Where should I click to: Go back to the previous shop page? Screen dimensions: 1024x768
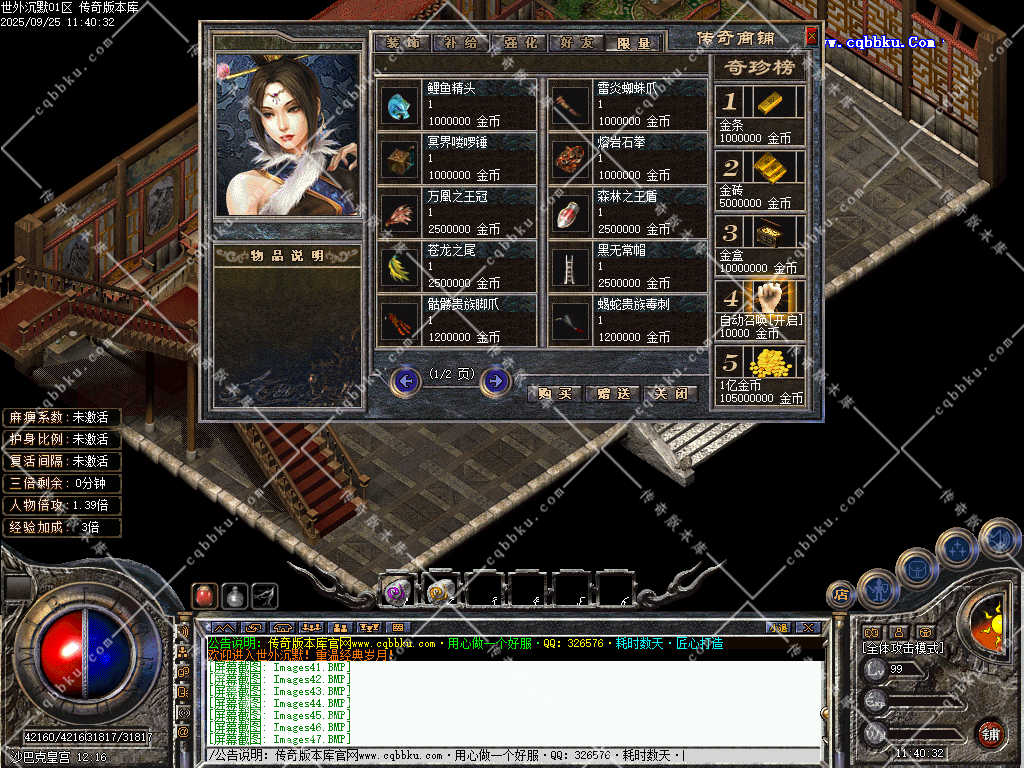(x=405, y=381)
